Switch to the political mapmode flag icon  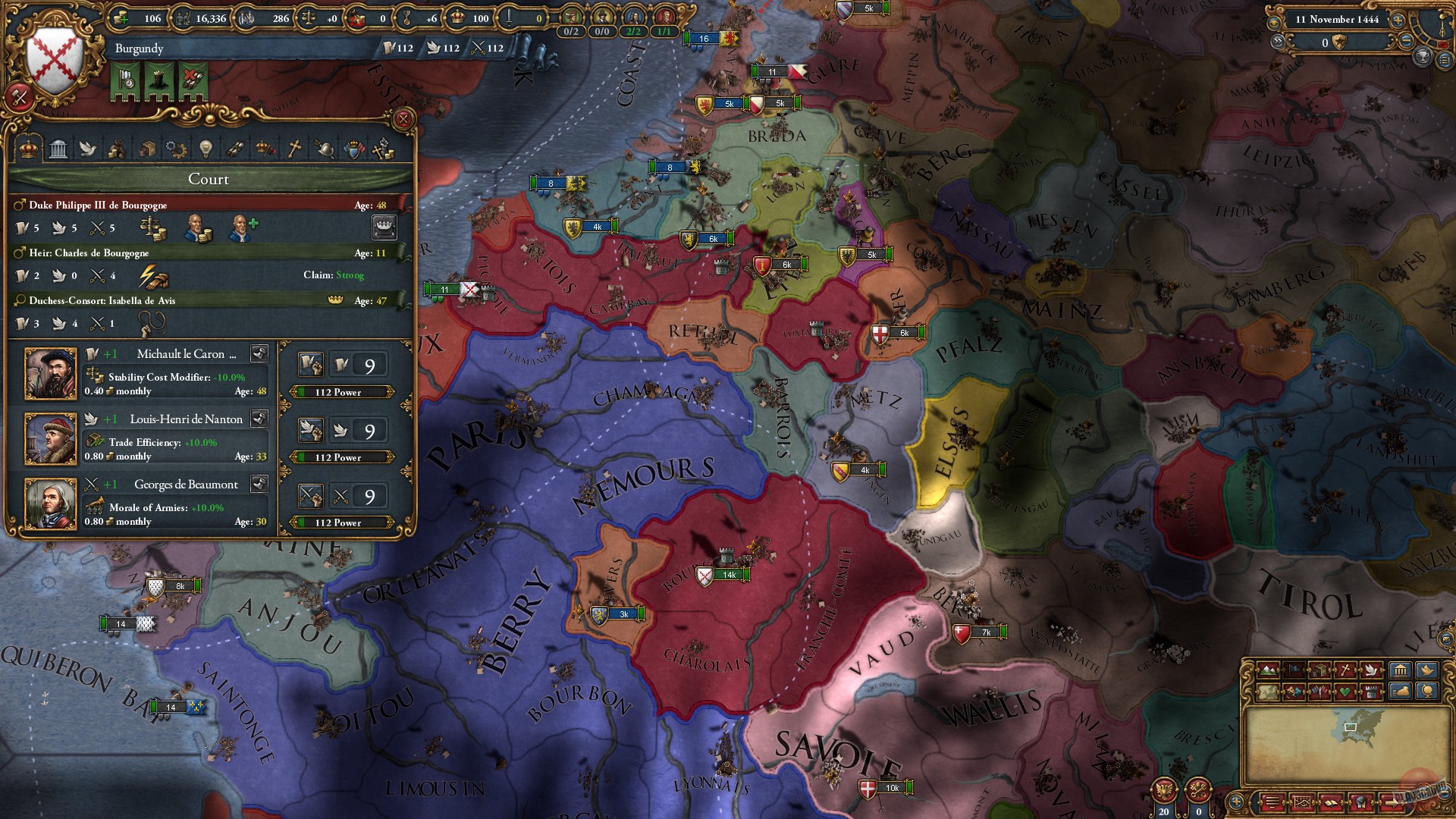tap(1294, 670)
